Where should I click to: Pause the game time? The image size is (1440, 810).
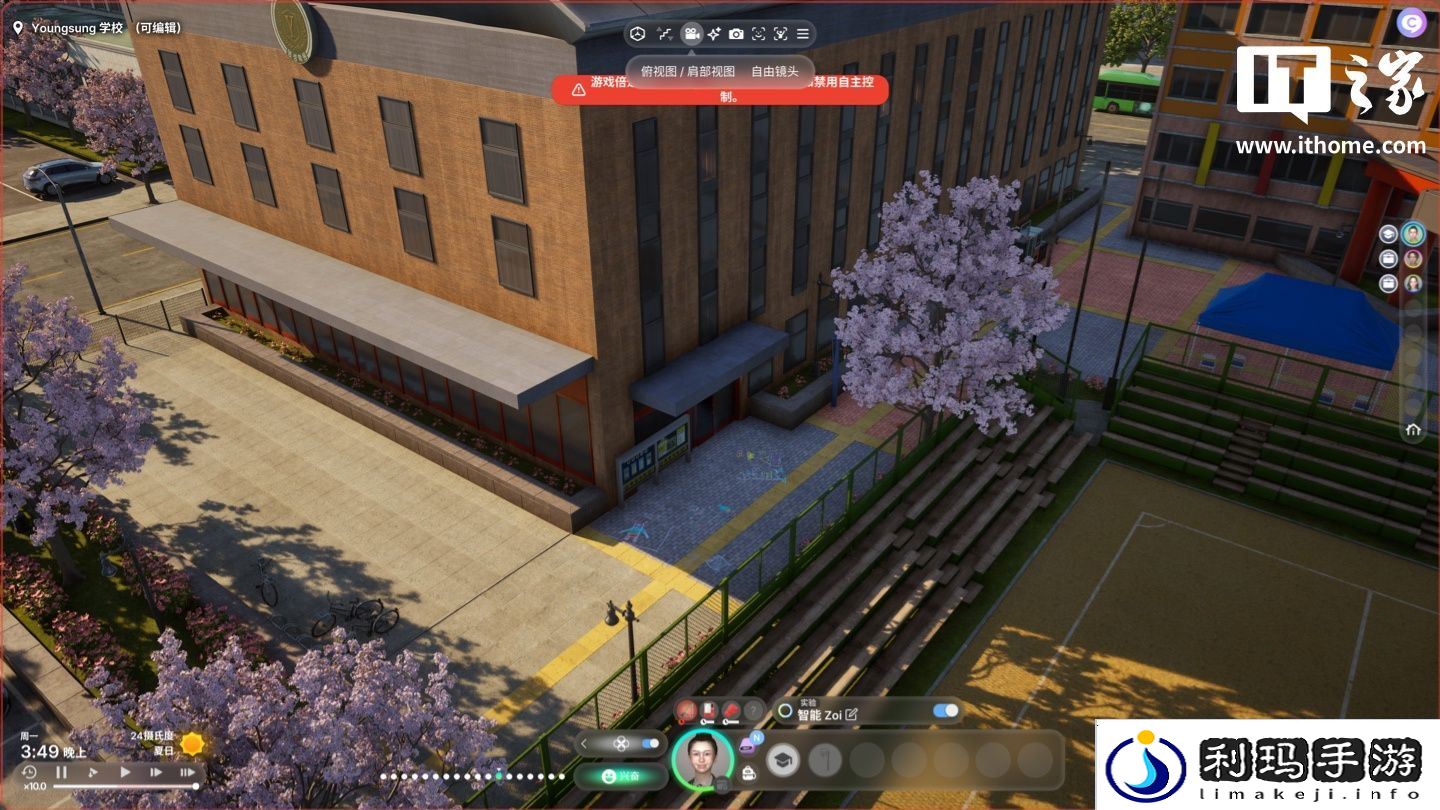[61, 772]
